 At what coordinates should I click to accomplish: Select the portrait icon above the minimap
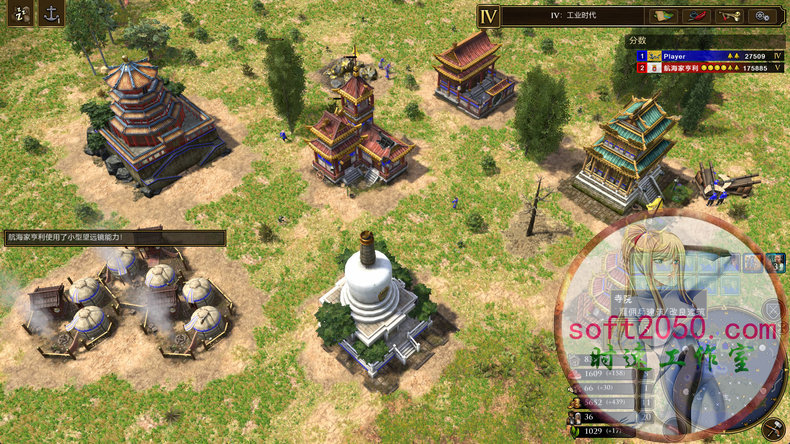(x=776, y=263)
